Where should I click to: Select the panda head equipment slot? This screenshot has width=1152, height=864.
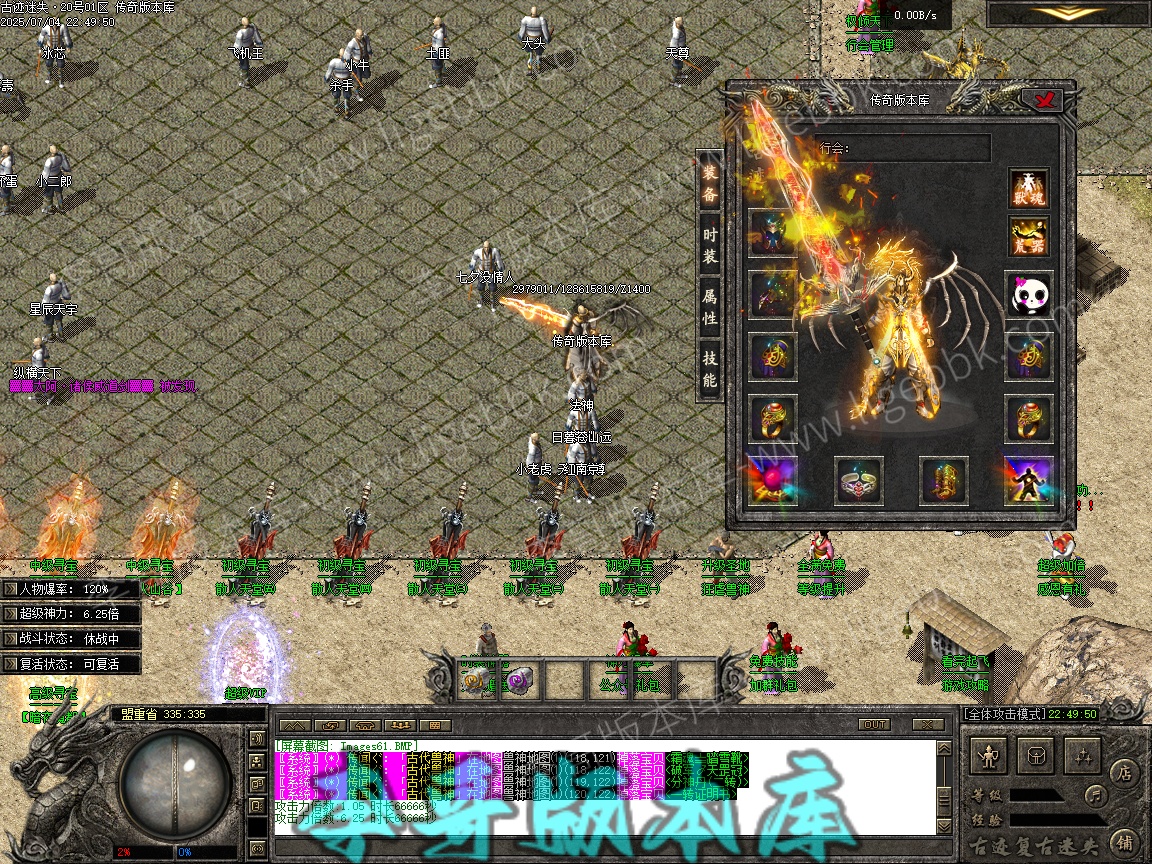coord(1028,294)
